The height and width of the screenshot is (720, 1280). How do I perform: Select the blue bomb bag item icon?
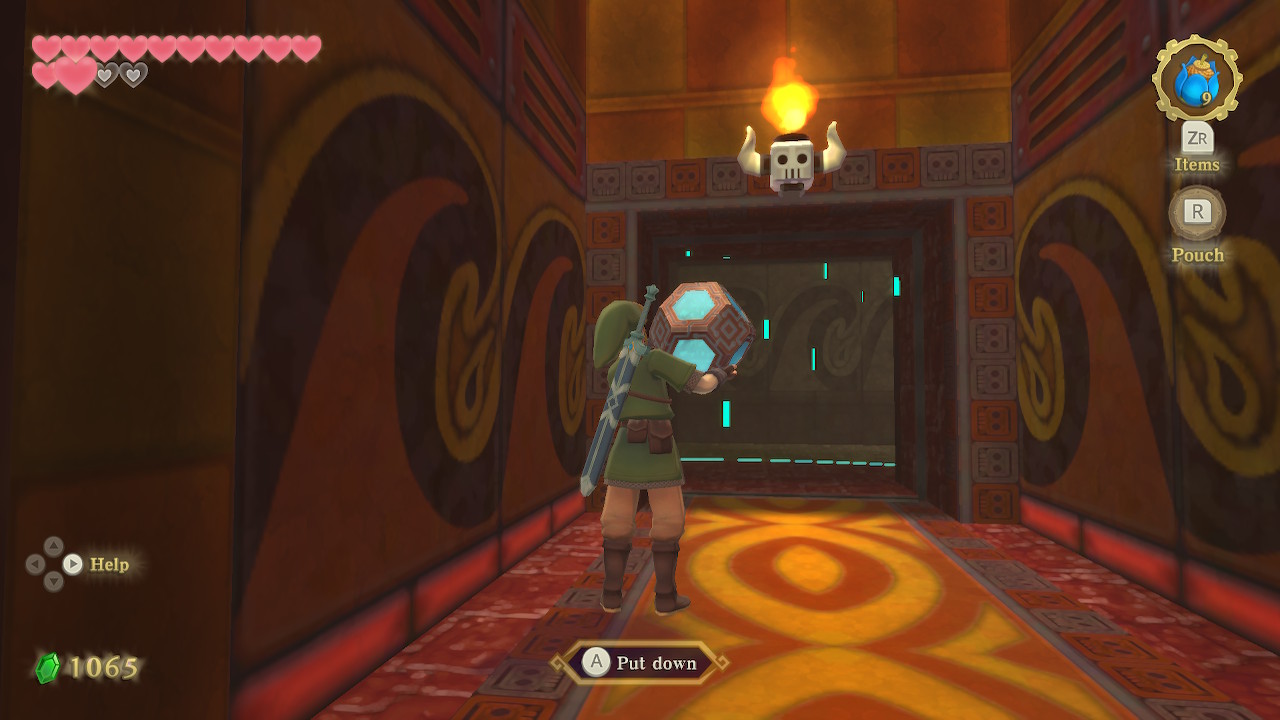(x=1196, y=80)
